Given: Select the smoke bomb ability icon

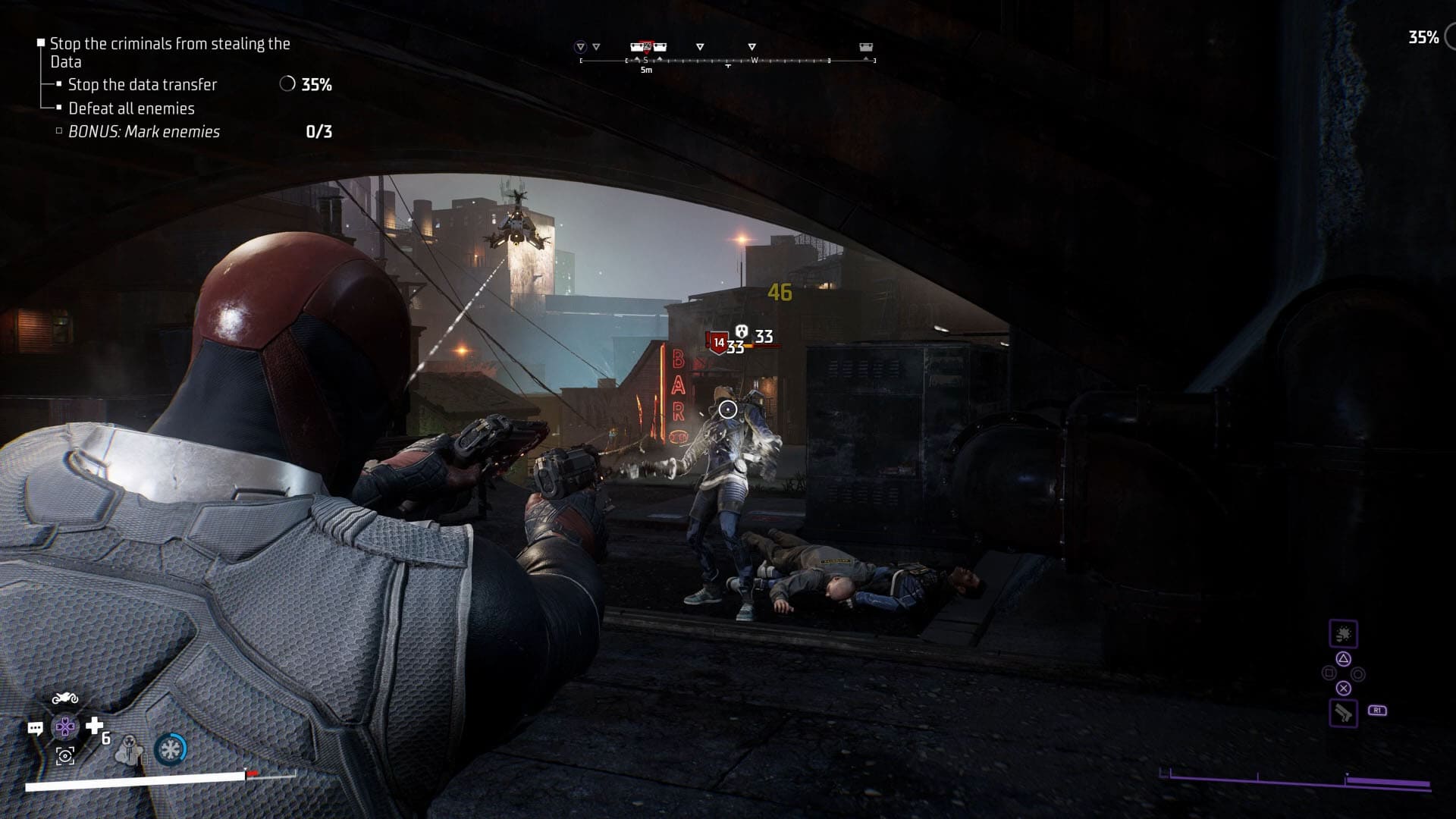Looking at the screenshot, I should pos(132,749).
